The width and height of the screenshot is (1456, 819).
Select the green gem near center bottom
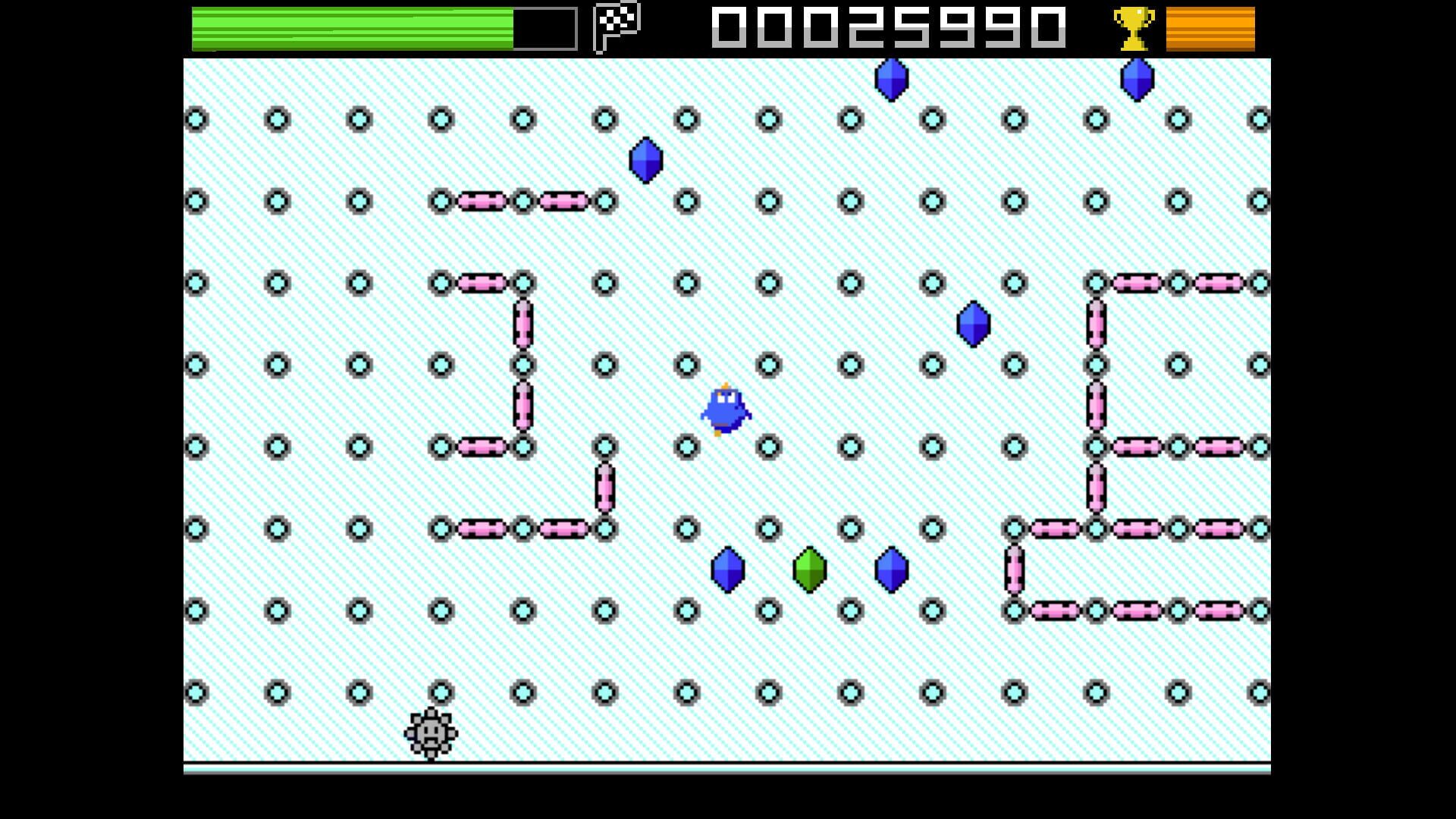pyautogui.click(x=809, y=570)
